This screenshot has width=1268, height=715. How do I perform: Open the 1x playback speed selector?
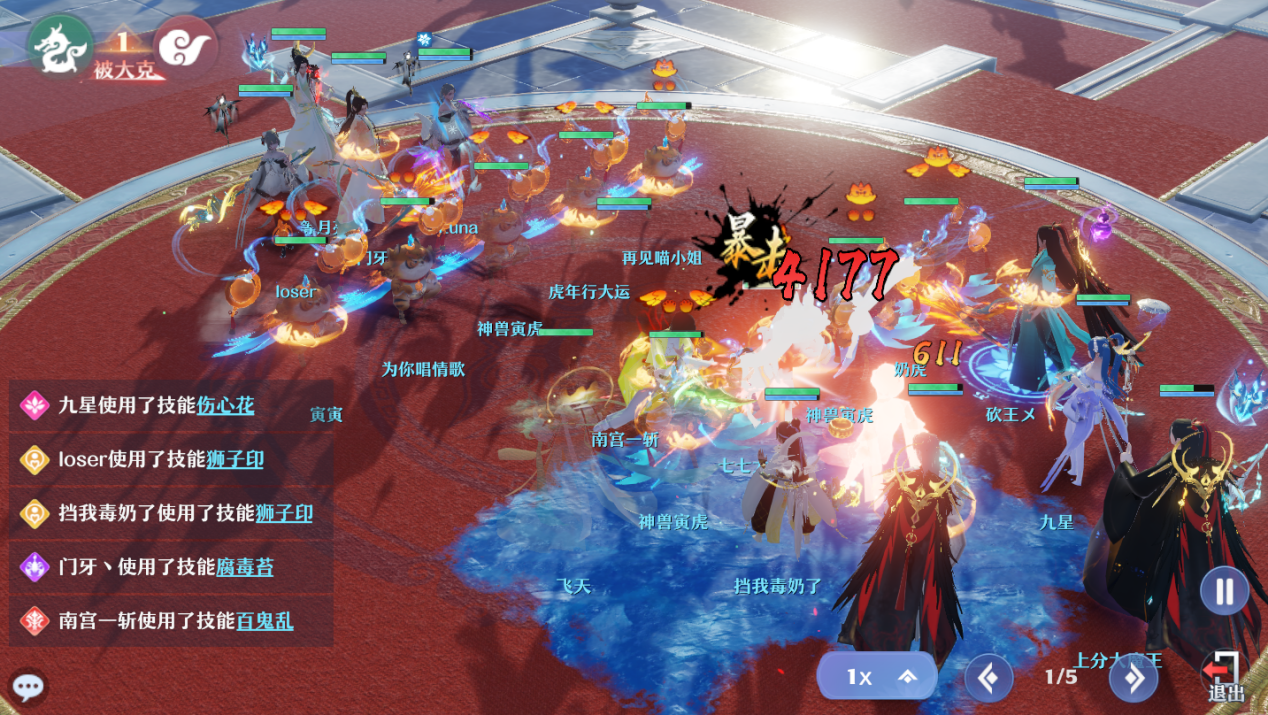coord(877,677)
